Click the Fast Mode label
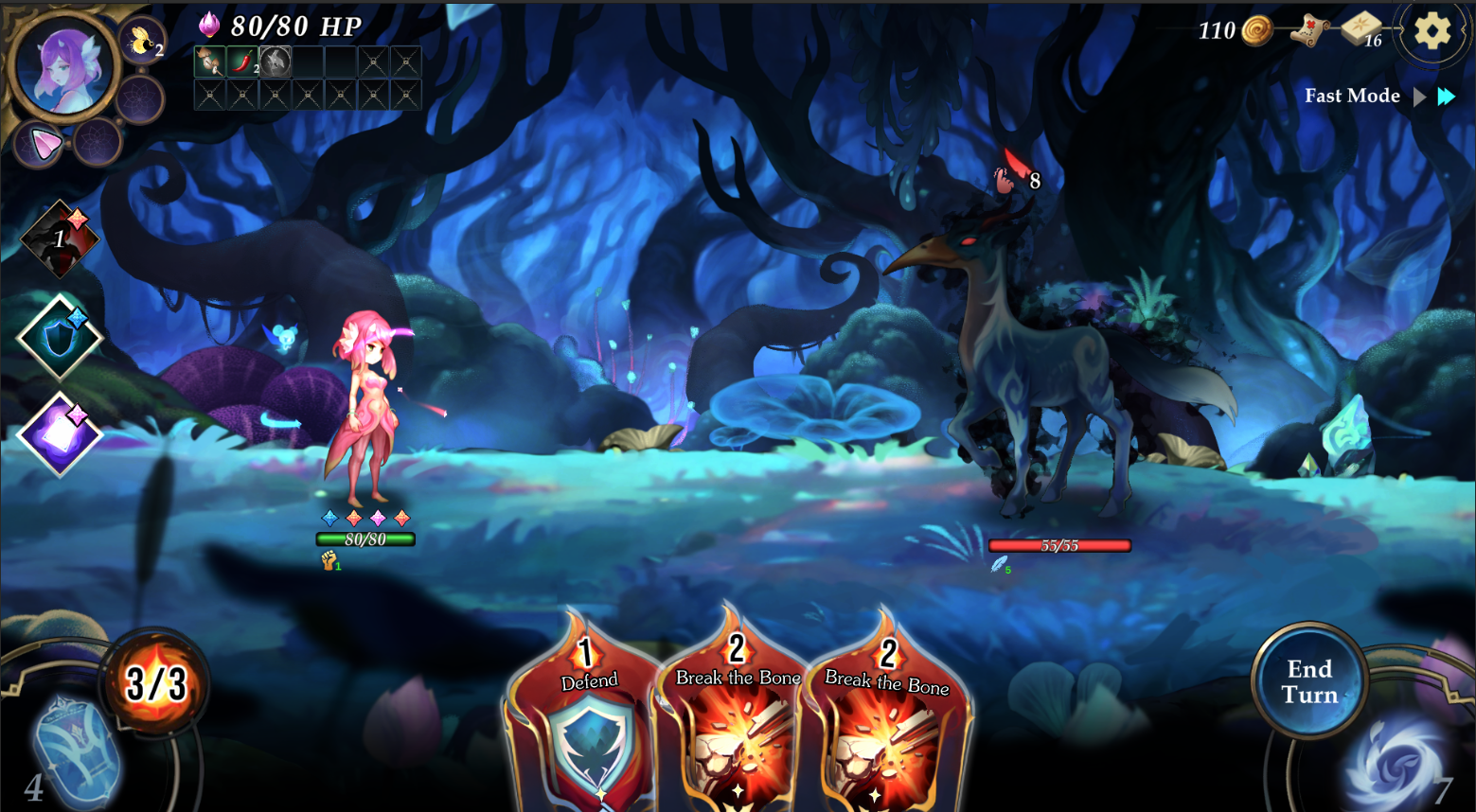1476x812 pixels. pyautogui.click(x=1352, y=96)
